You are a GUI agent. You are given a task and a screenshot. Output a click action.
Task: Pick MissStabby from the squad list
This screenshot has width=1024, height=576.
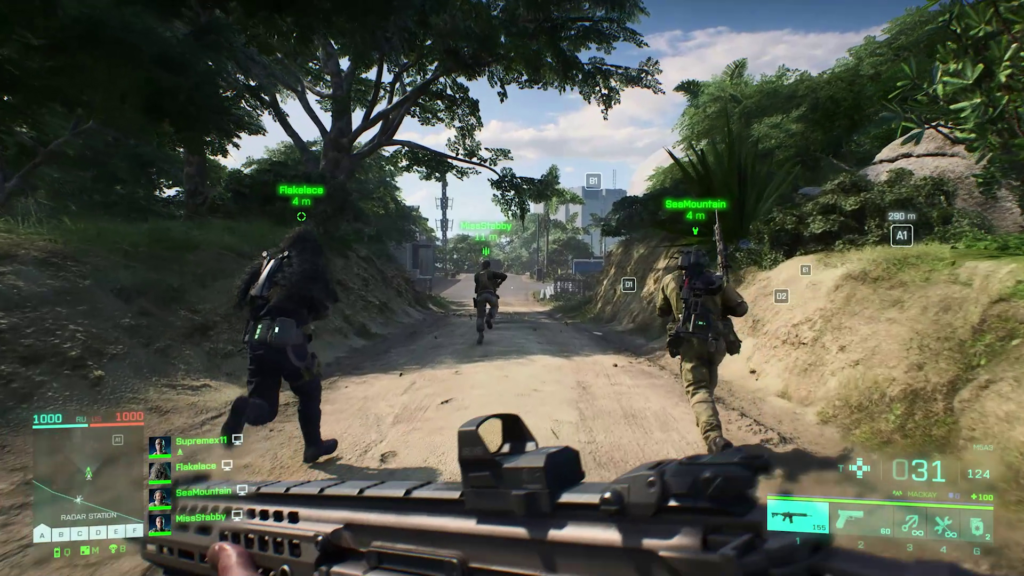tap(202, 517)
